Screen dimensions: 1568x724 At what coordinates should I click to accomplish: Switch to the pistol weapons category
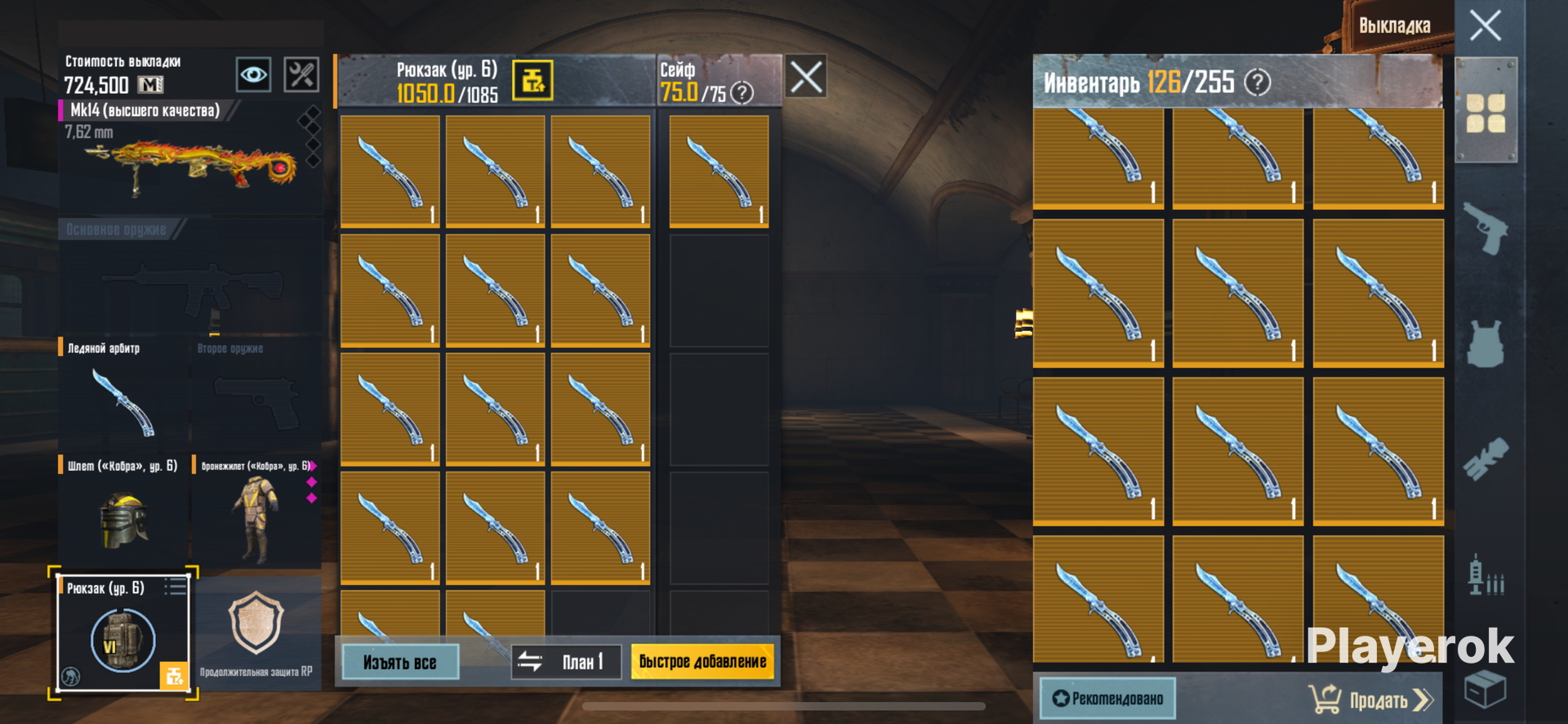coord(1486,228)
